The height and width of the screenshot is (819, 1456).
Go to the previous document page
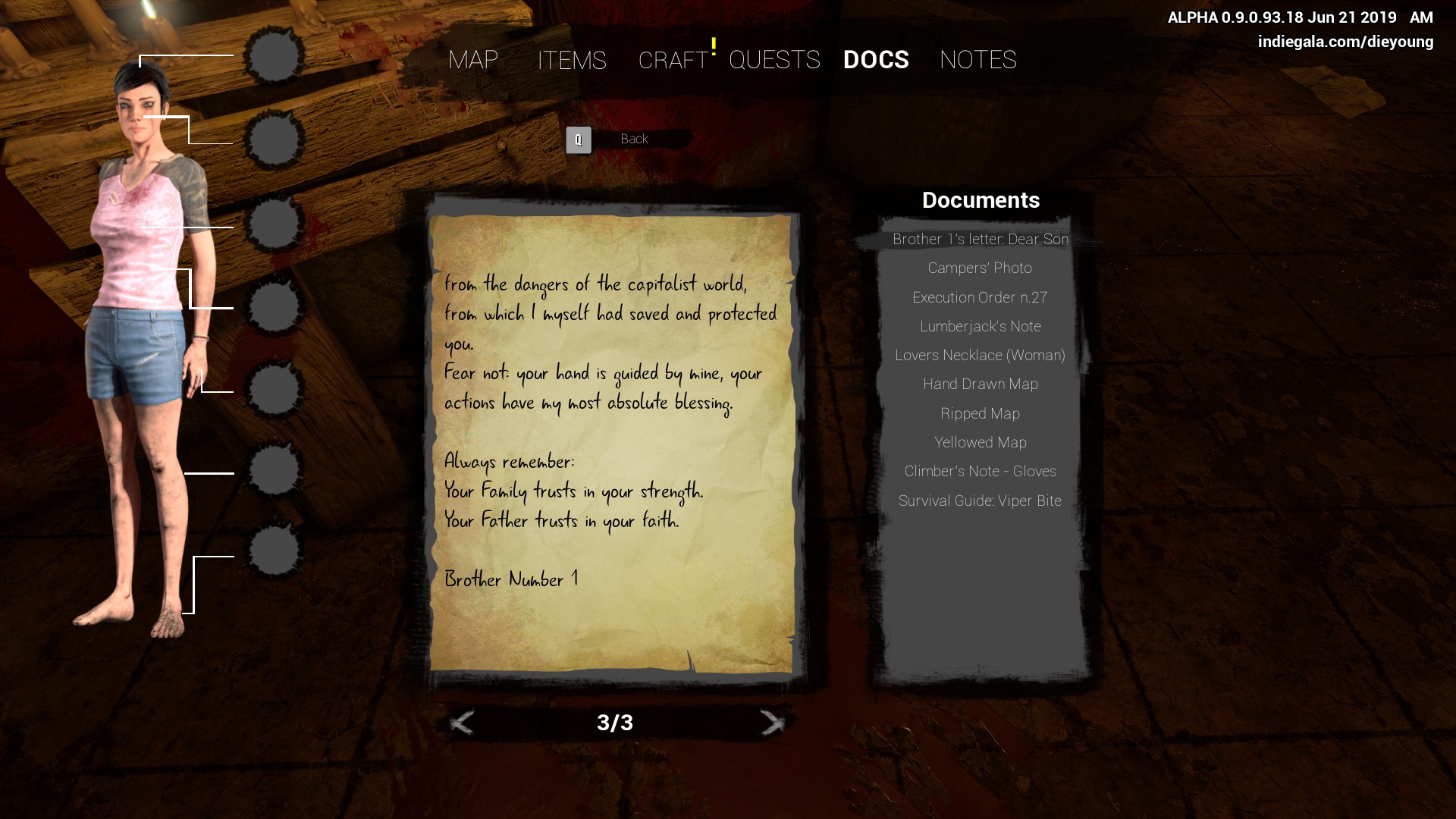click(x=462, y=723)
